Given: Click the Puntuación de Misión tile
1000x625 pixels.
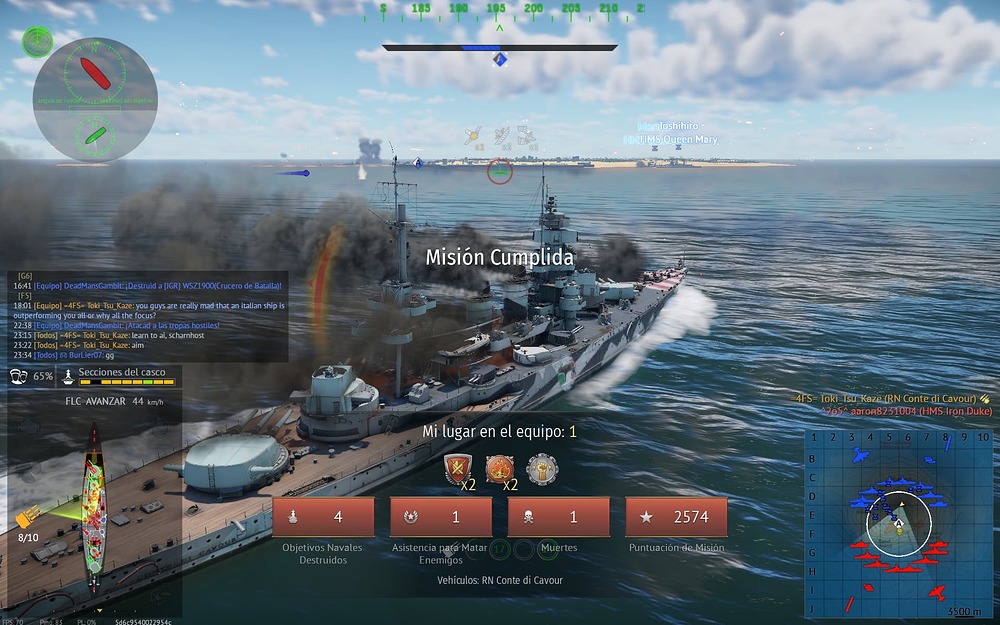Looking at the screenshot, I should [677, 517].
